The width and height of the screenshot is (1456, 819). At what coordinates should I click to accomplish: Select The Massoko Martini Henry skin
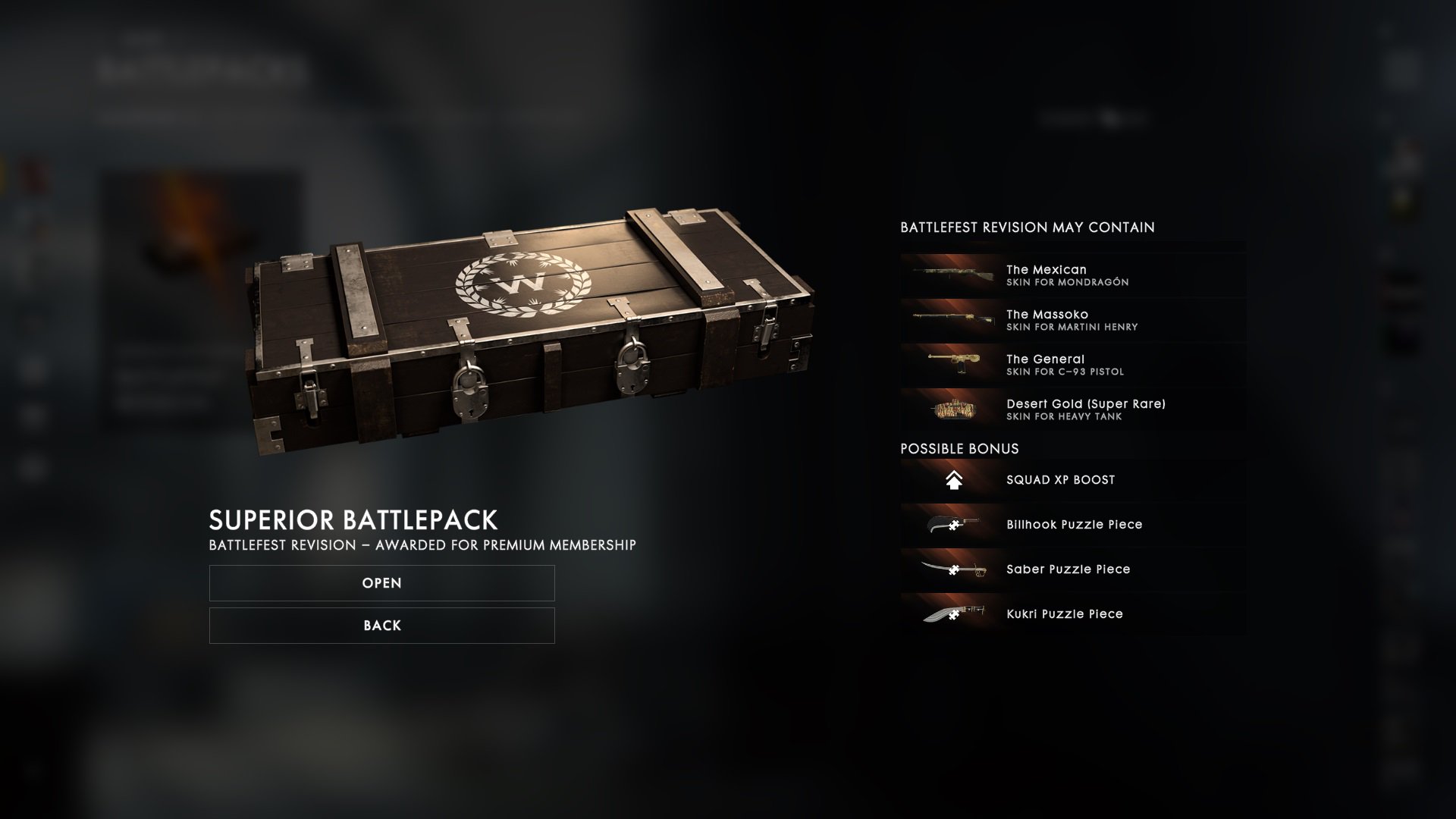[x=1072, y=320]
